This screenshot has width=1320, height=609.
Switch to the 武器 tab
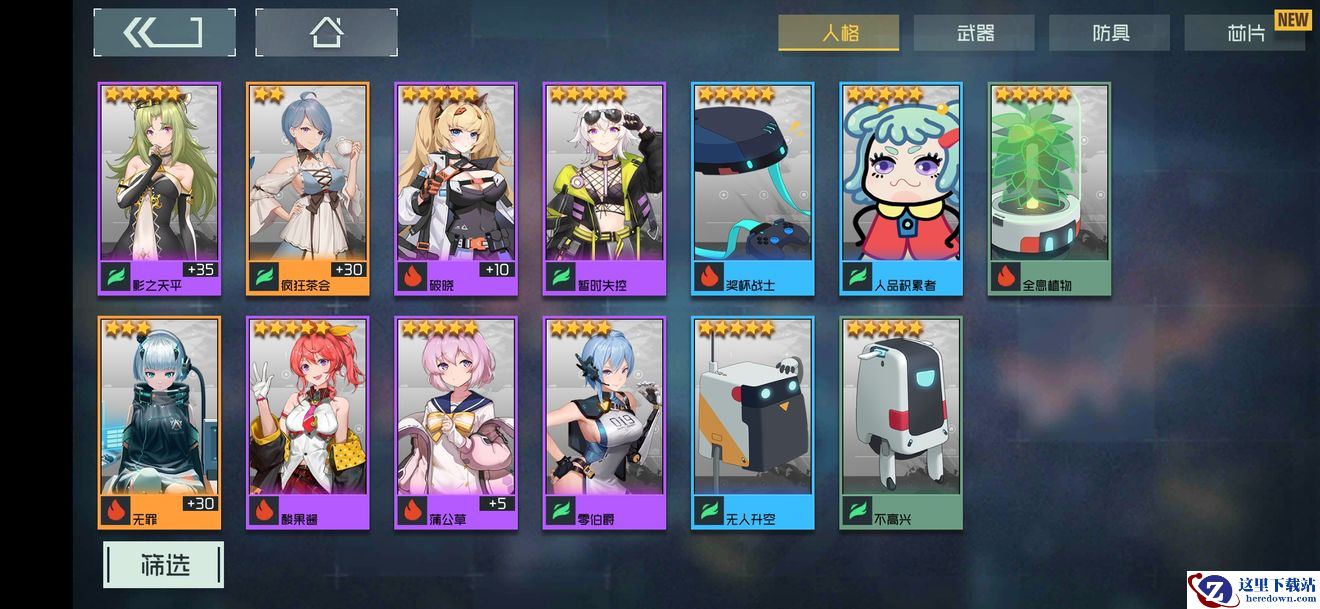974,33
